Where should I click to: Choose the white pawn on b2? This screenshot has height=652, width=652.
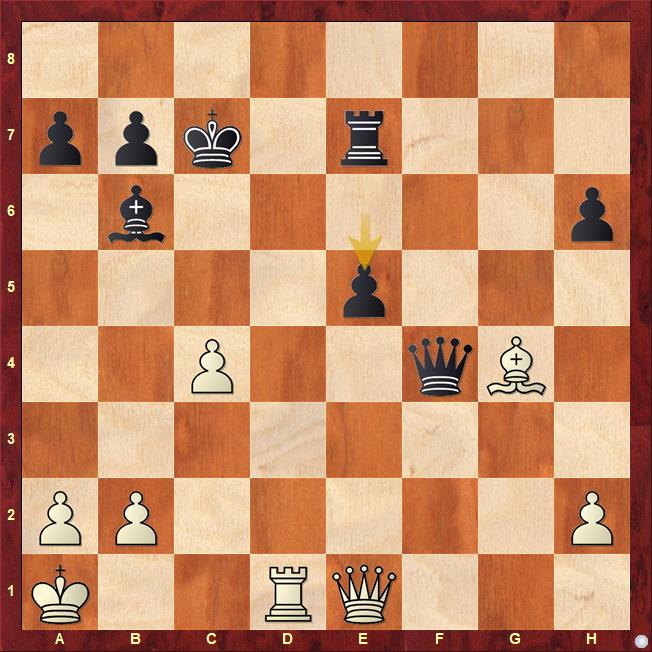pos(136,517)
